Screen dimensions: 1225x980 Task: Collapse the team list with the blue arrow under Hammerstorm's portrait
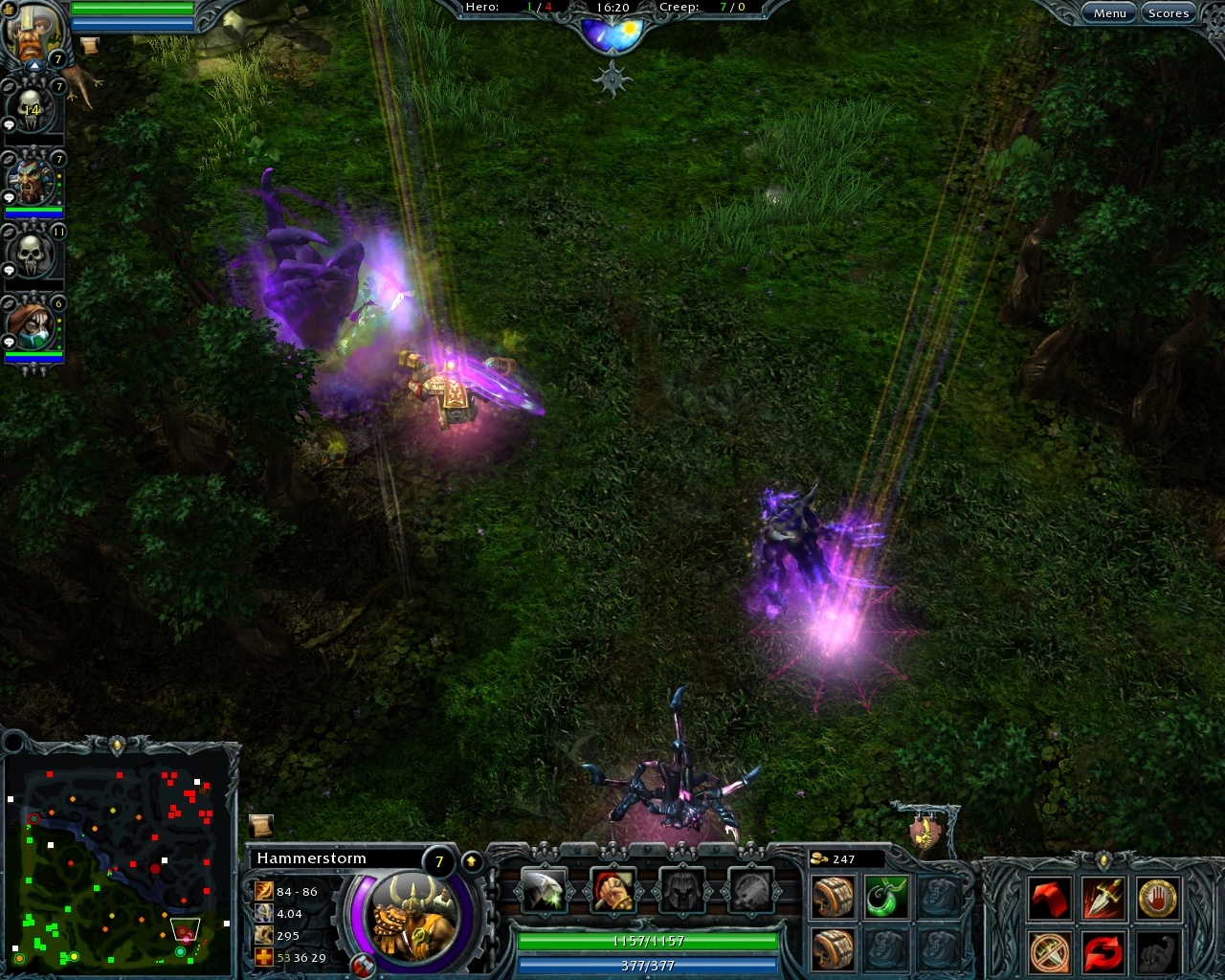point(33,65)
